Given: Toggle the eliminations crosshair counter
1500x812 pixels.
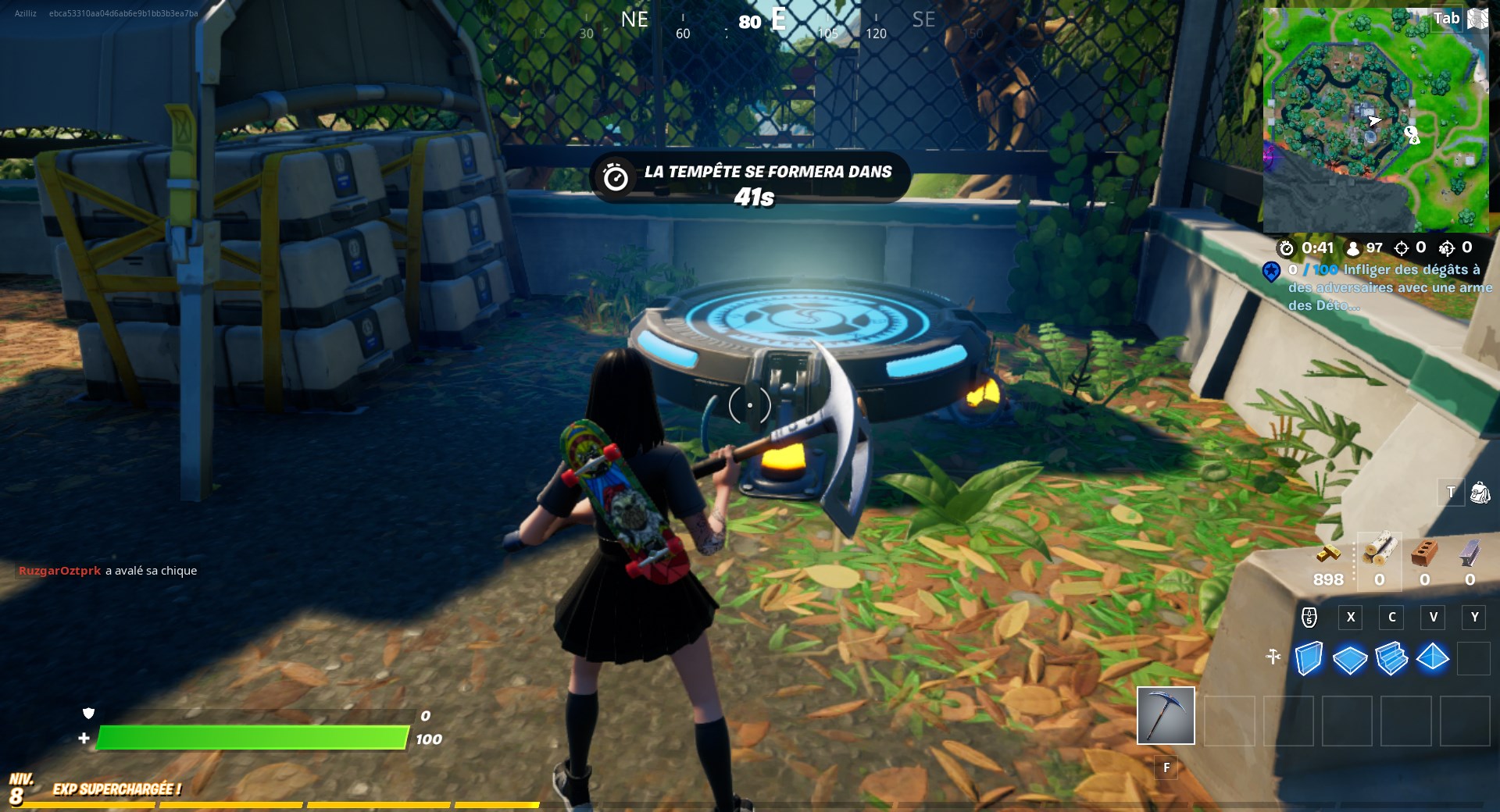Looking at the screenshot, I should pos(1401,248).
